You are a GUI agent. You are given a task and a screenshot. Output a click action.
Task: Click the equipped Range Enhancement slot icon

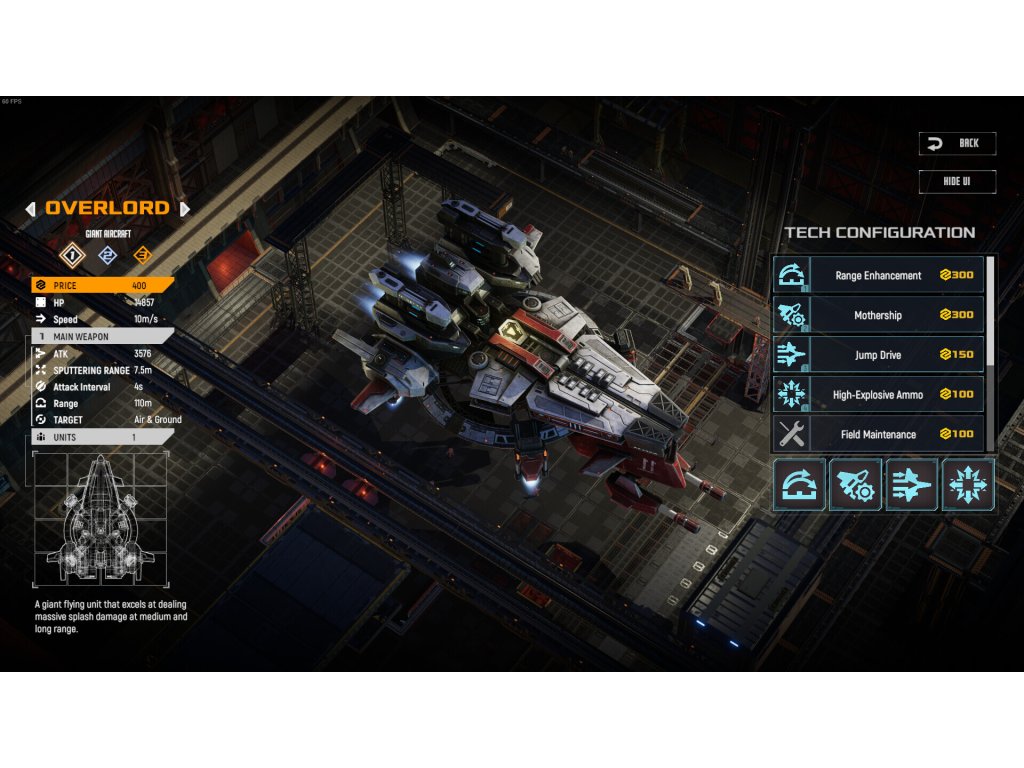(x=799, y=485)
